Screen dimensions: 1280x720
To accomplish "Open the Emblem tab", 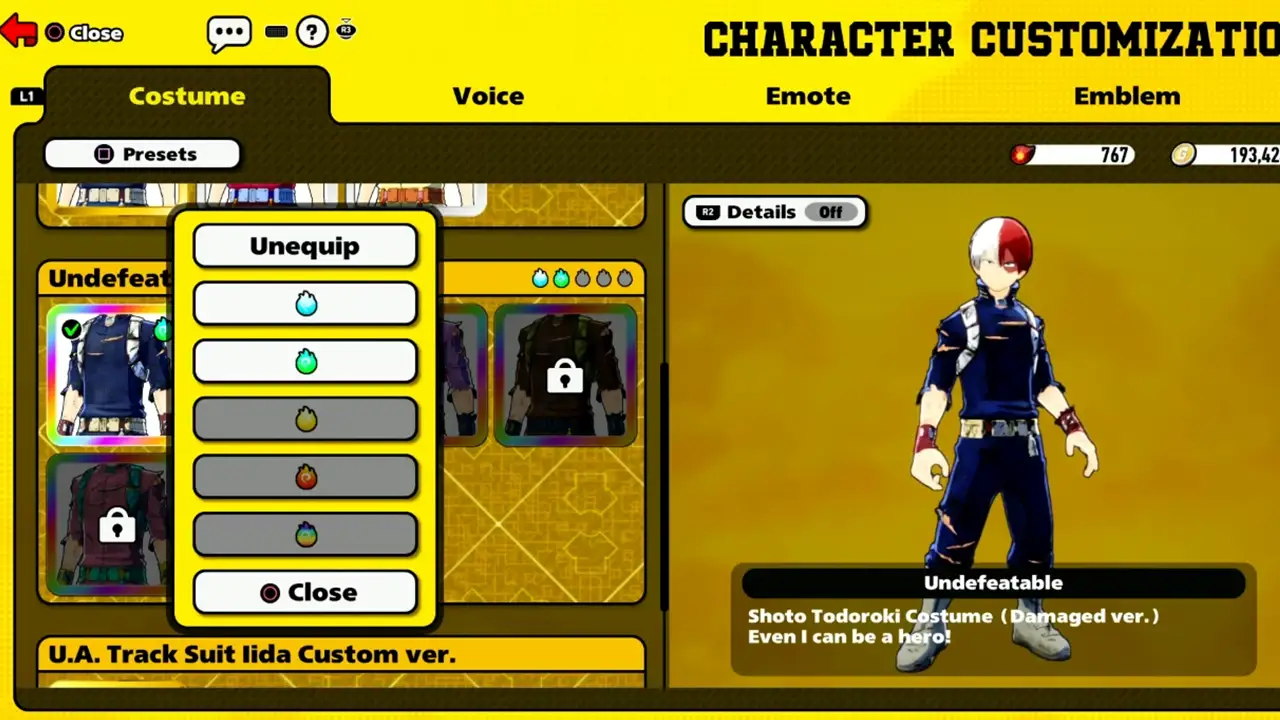I will (1127, 96).
